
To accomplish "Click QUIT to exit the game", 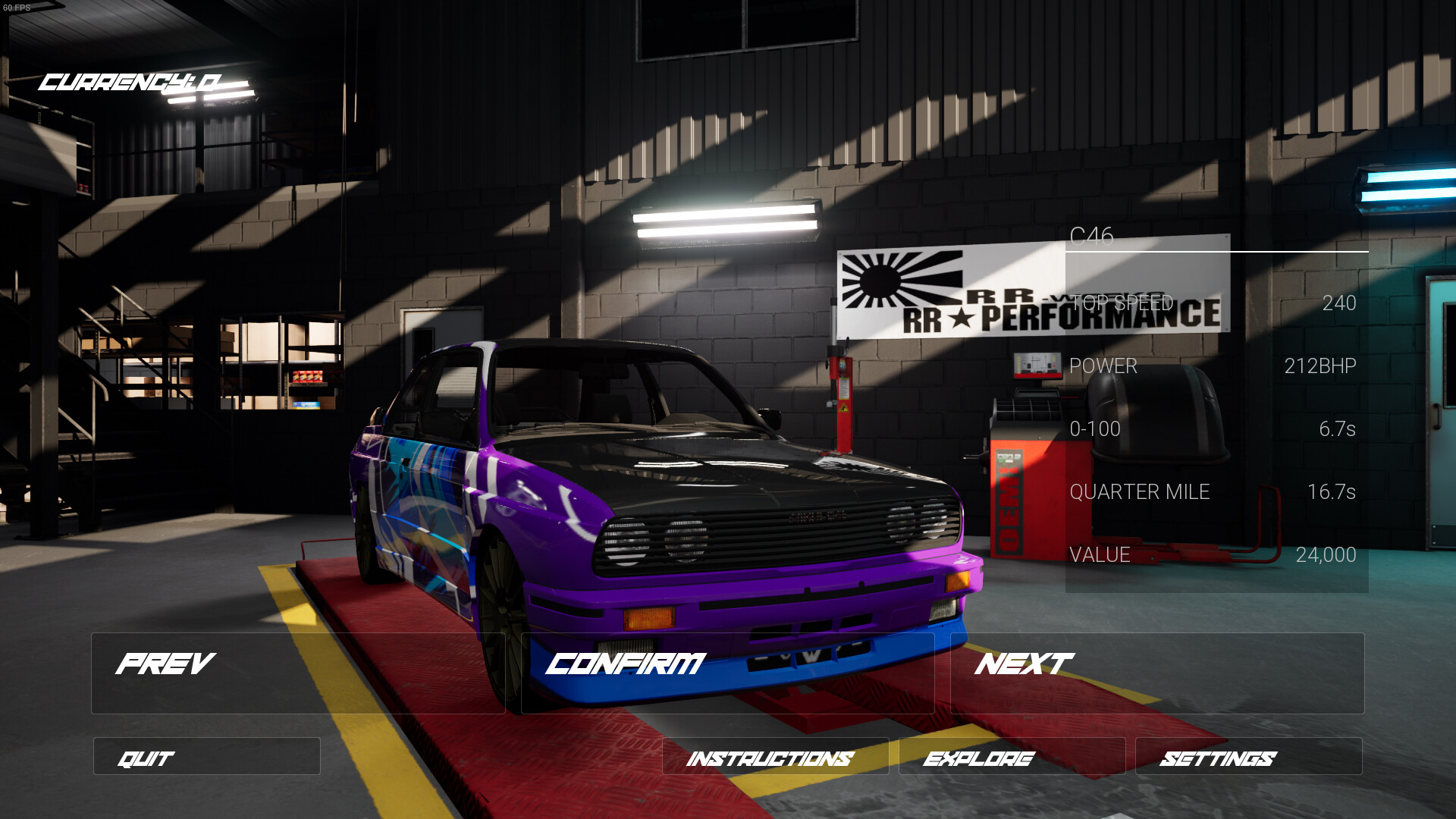I will 206,757.
